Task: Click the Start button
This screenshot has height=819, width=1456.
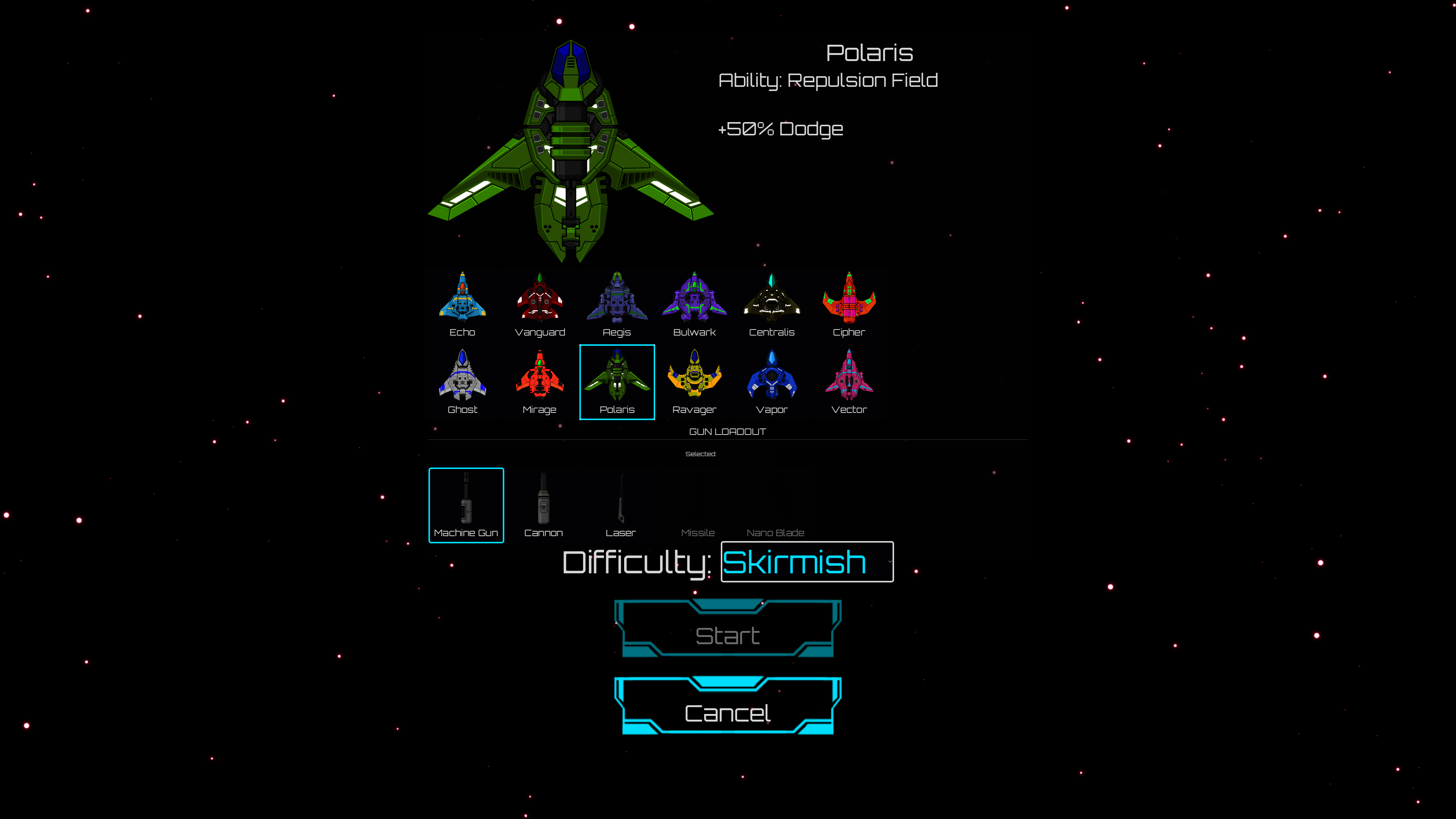Action: (728, 635)
